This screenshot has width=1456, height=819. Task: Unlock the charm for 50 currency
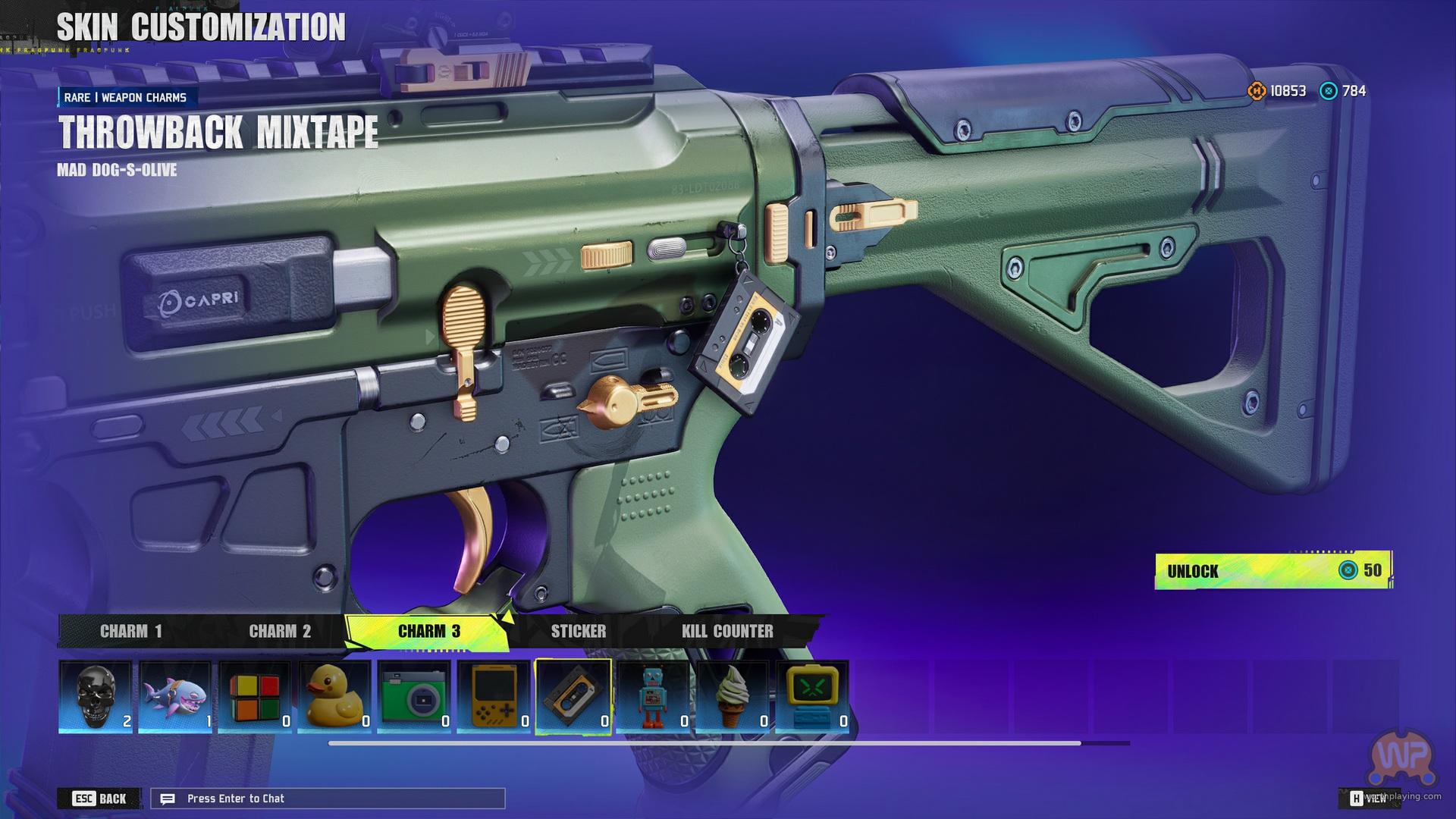tap(1272, 570)
